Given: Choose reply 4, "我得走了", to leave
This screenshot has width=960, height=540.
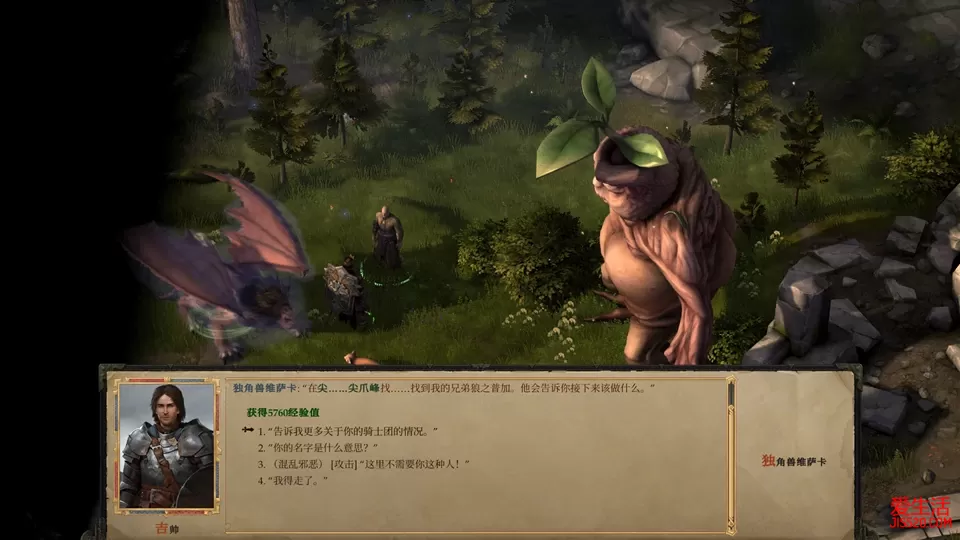Looking at the screenshot, I should (296, 481).
